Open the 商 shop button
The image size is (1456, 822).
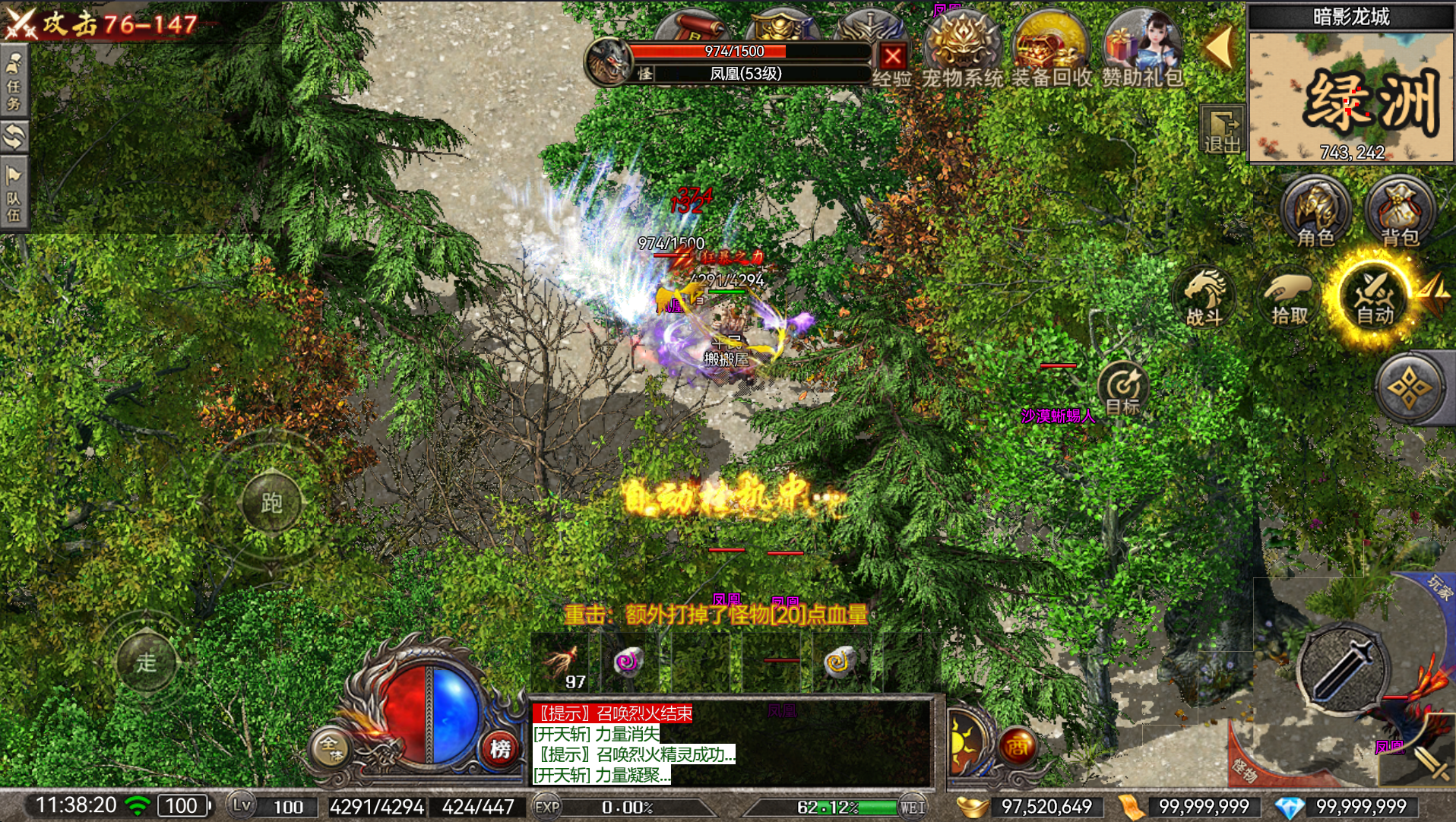click(1017, 748)
